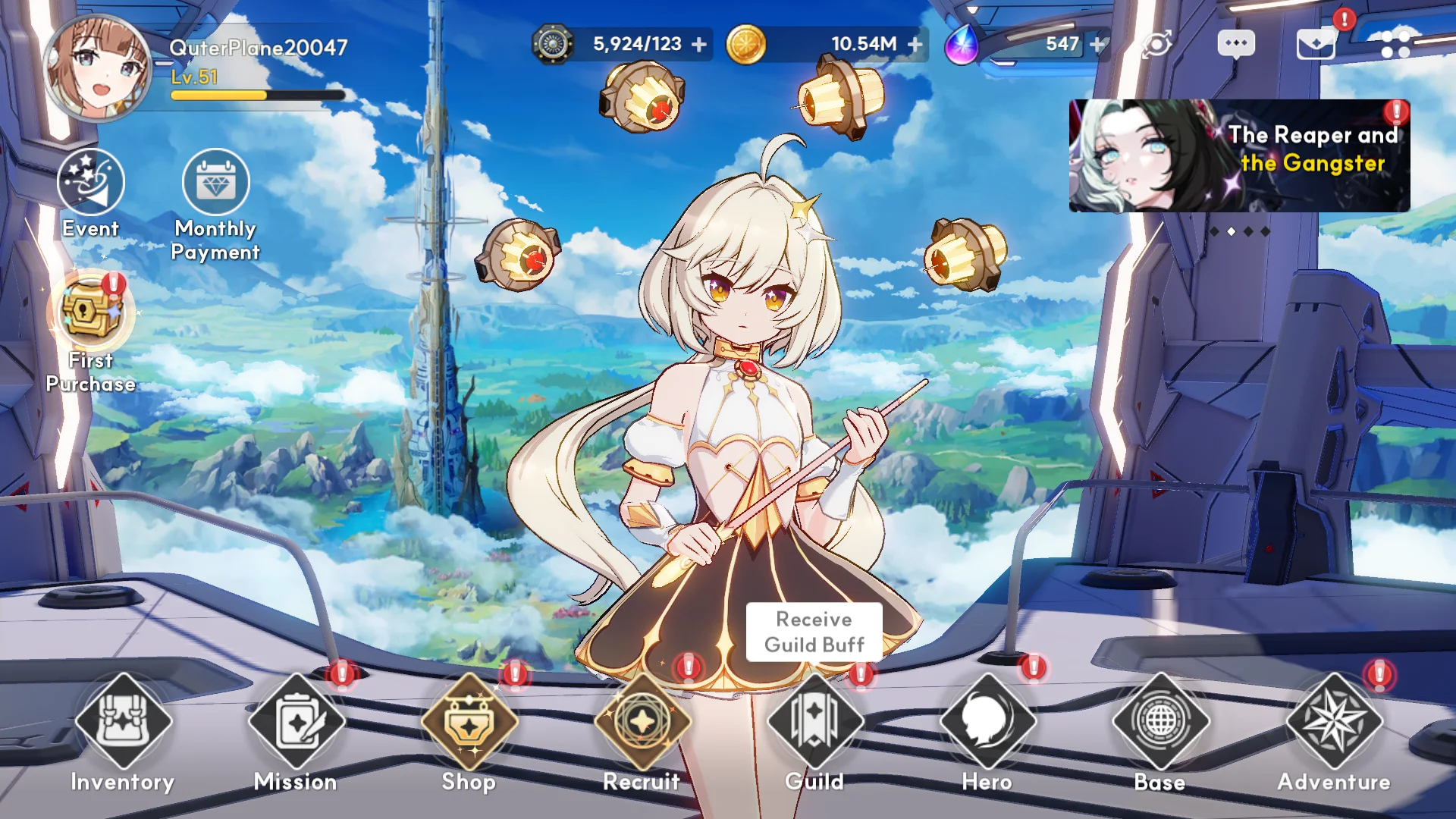
Task: Open the First Purchase treasure chest
Action: (x=91, y=312)
